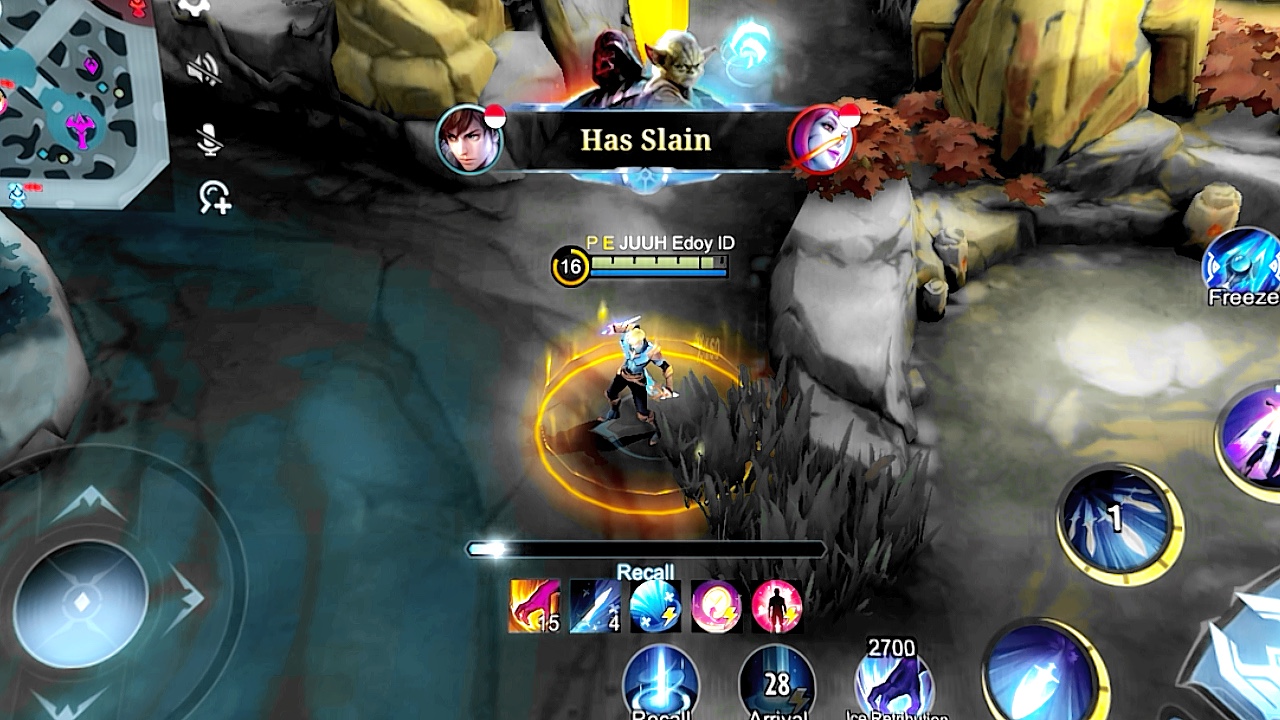The height and width of the screenshot is (720, 1280).
Task: Select the blue sword buff icon
Action: click(x=595, y=606)
